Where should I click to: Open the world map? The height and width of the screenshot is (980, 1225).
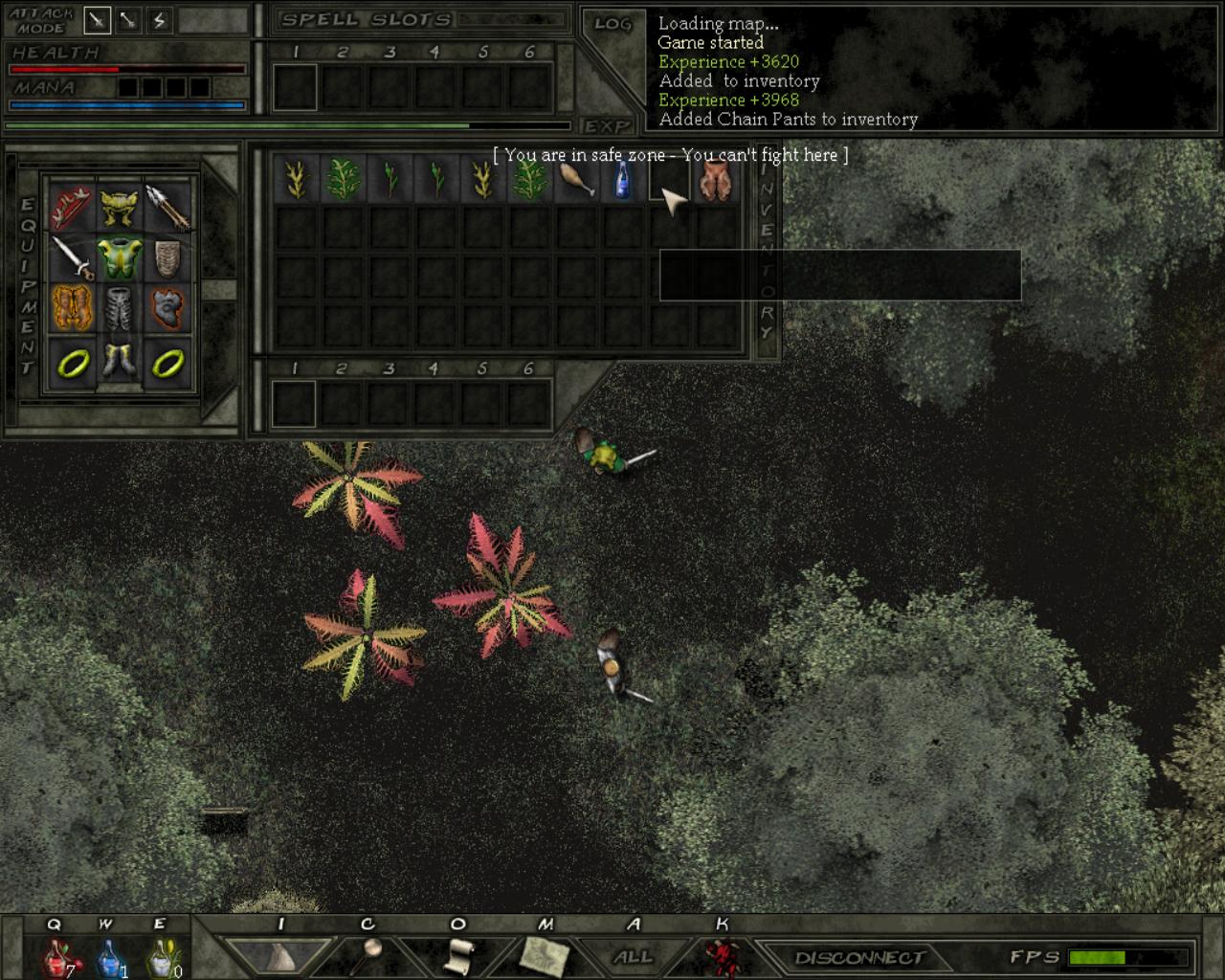click(x=545, y=955)
